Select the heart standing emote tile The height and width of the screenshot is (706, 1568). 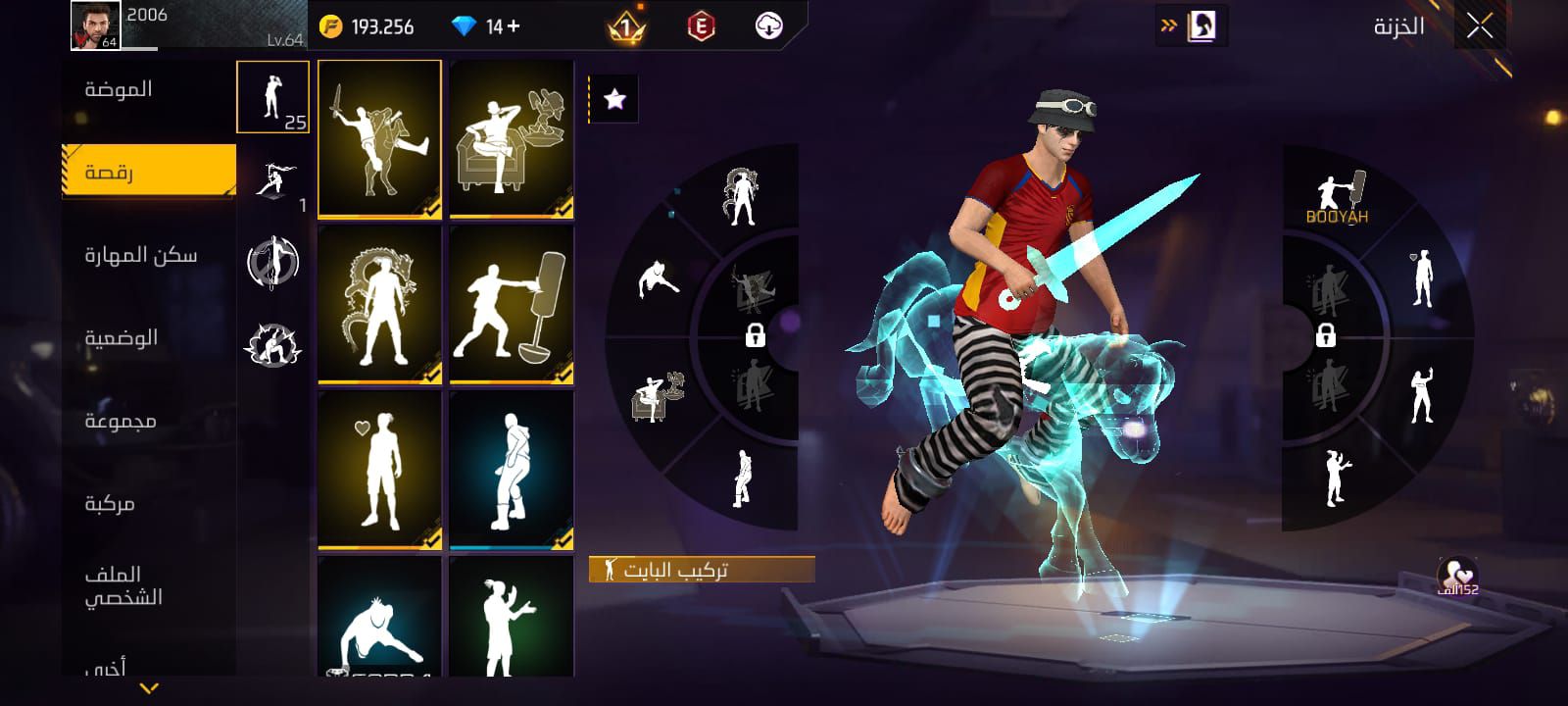tap(379, 470)
